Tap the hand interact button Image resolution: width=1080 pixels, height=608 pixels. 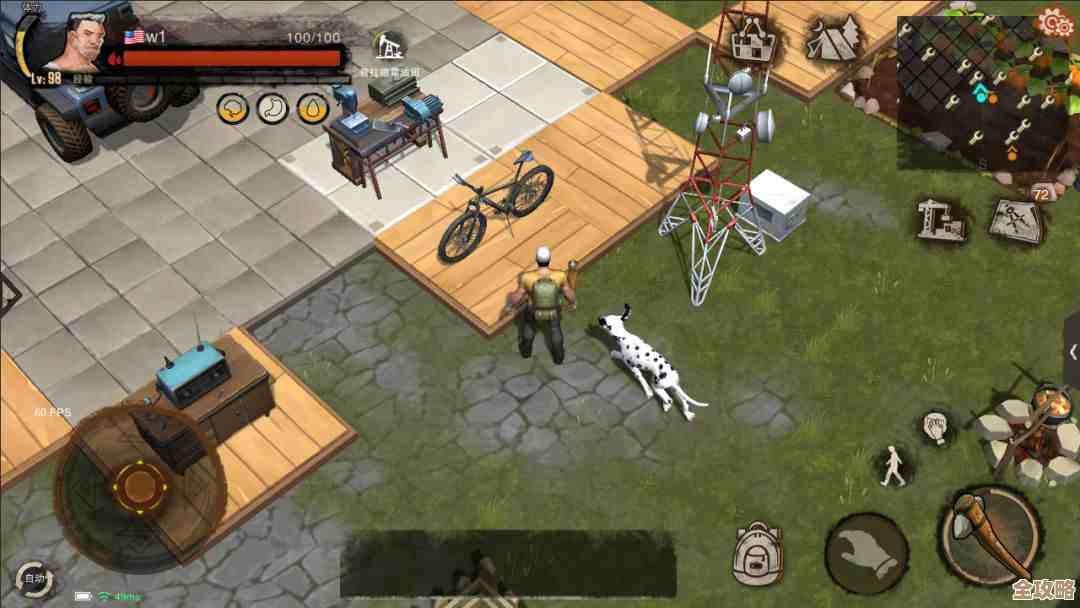click(866, 554)
